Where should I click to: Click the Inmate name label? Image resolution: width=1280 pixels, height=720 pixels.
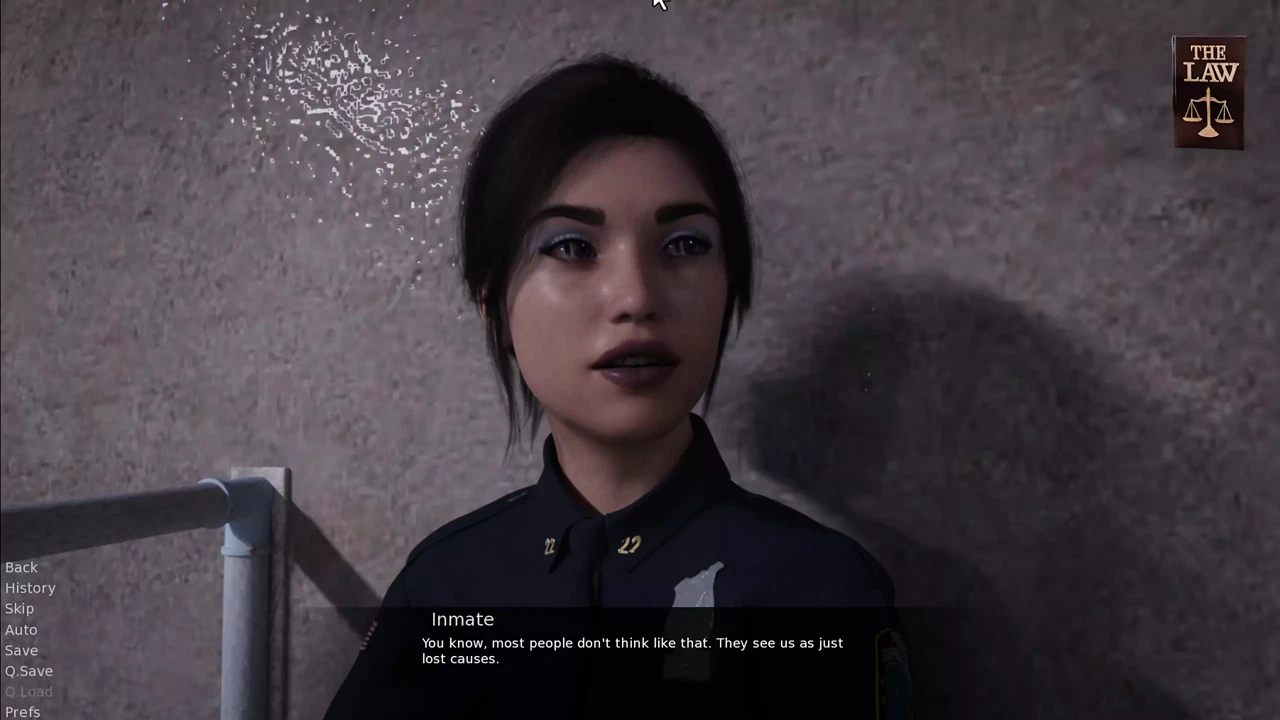[x=462, y=619]
